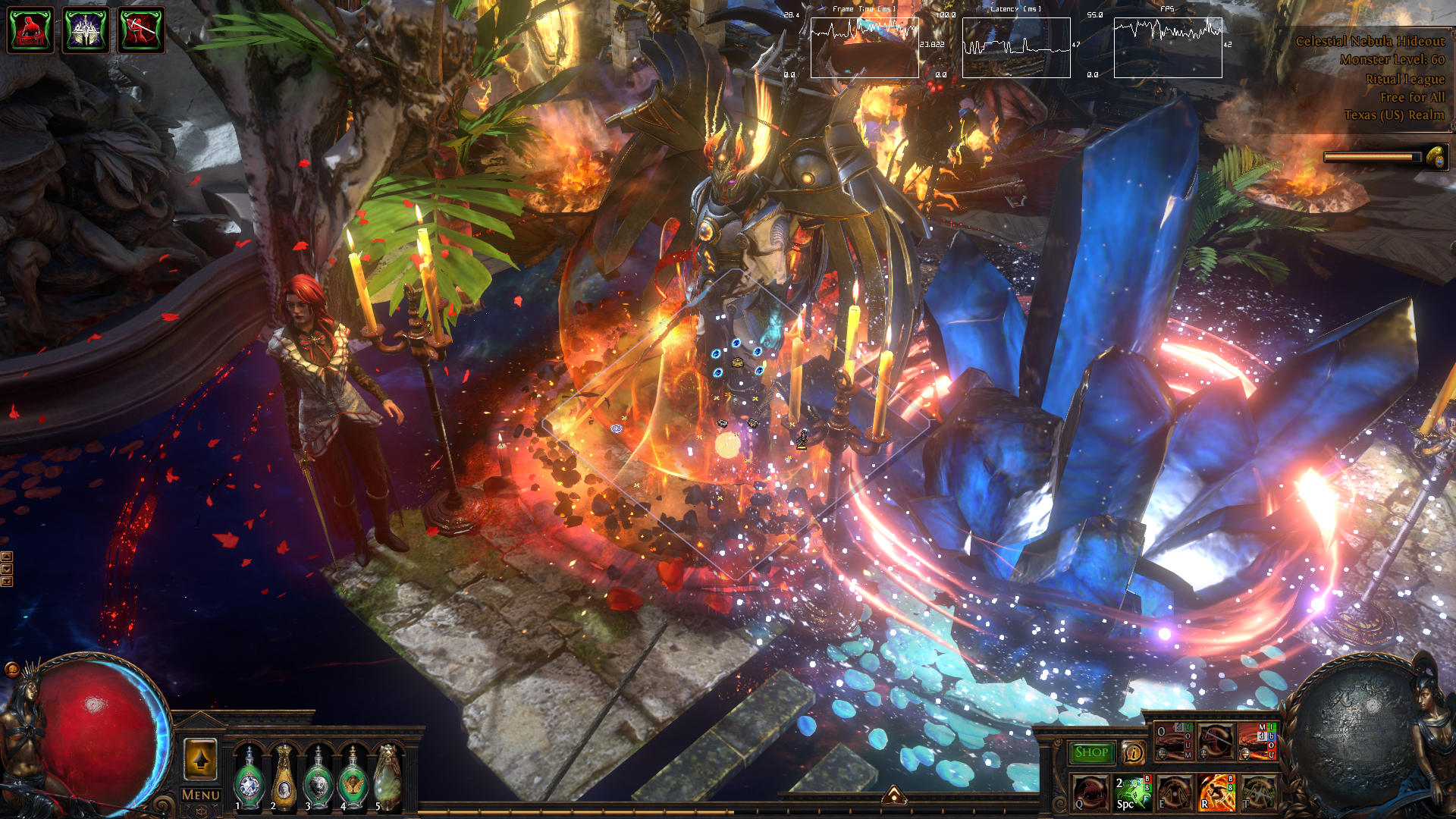Select the top-row swordsman skill slot

tap(1216, 742)
